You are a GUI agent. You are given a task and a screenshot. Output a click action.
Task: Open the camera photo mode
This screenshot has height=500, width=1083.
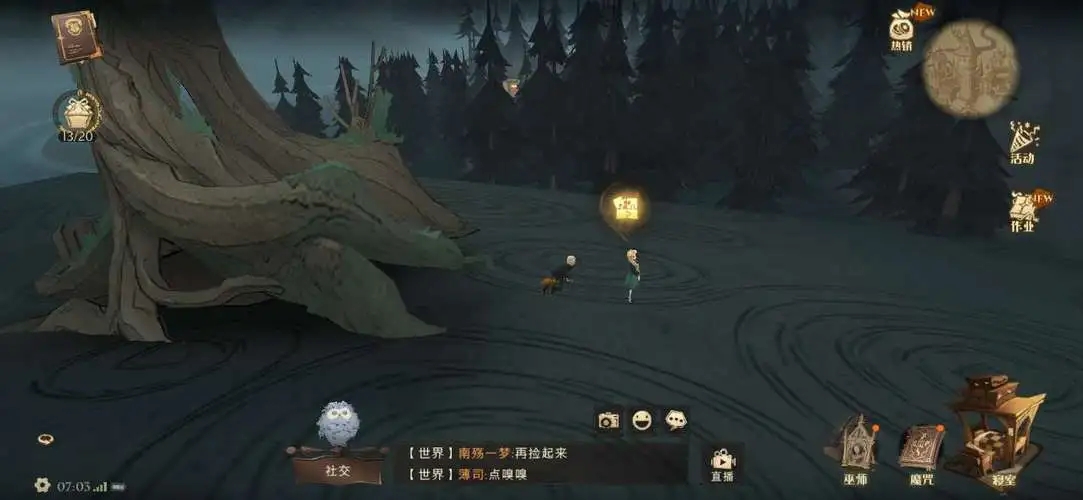click(608, 420)
